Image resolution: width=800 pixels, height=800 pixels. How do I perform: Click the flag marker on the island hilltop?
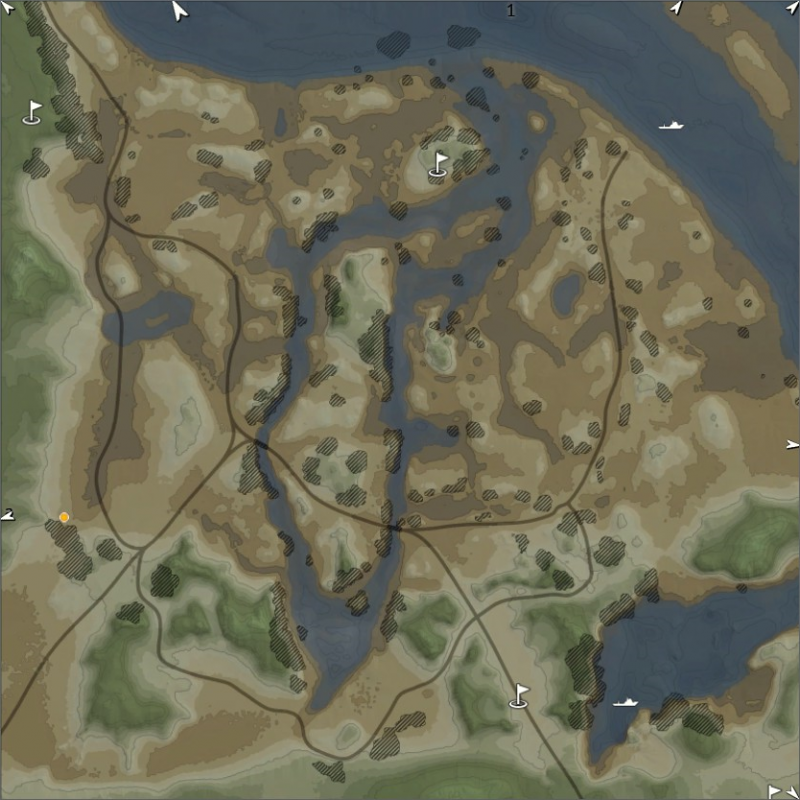(438, 164)
